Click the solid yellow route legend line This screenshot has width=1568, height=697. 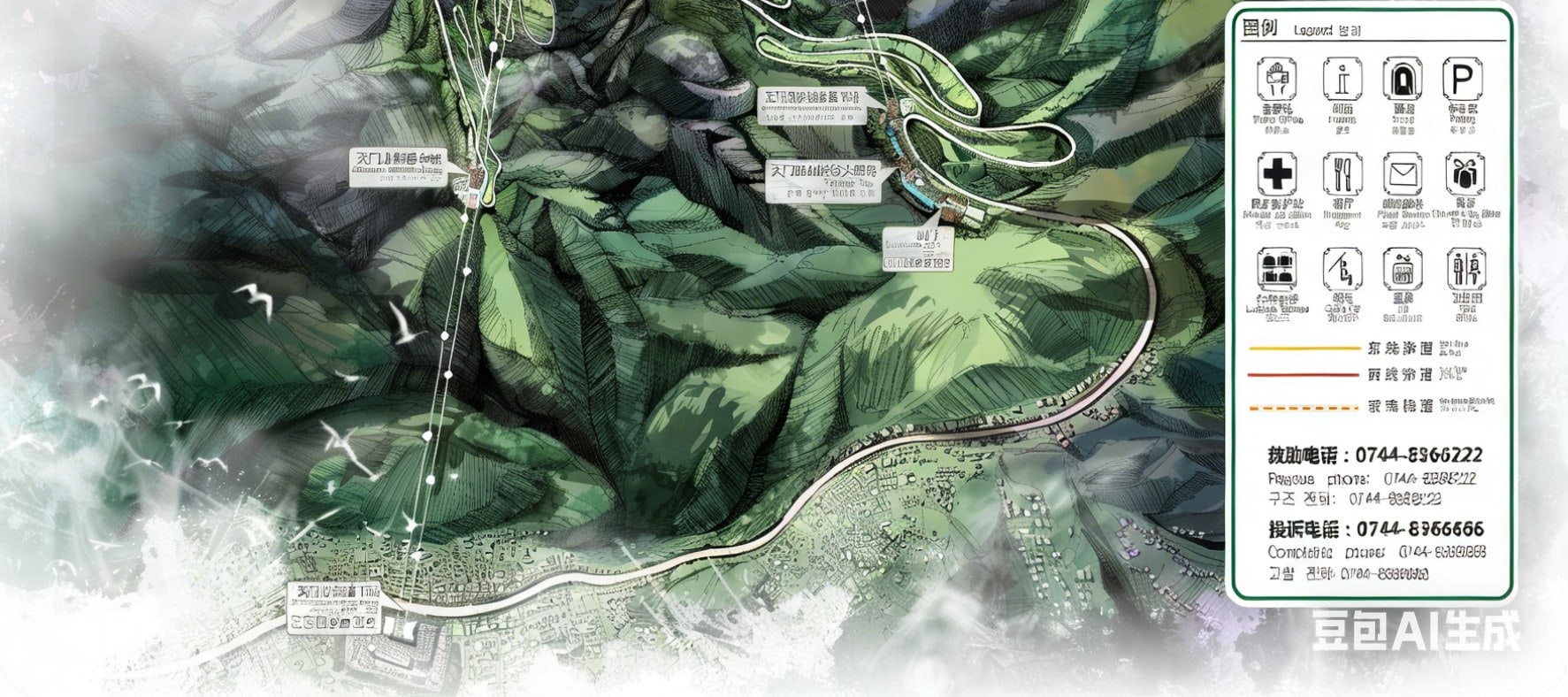[1304, 348]
